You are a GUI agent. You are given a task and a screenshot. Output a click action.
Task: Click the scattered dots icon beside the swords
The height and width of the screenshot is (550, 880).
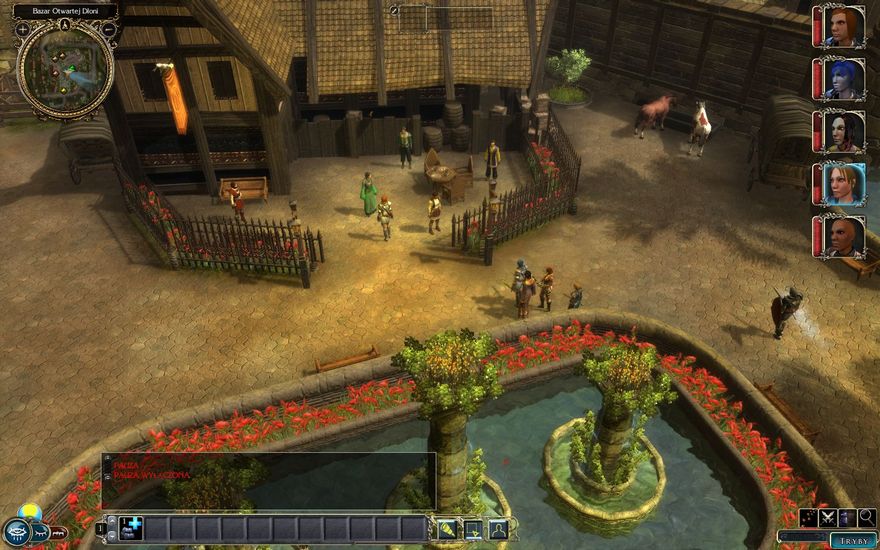pos(808,518)
